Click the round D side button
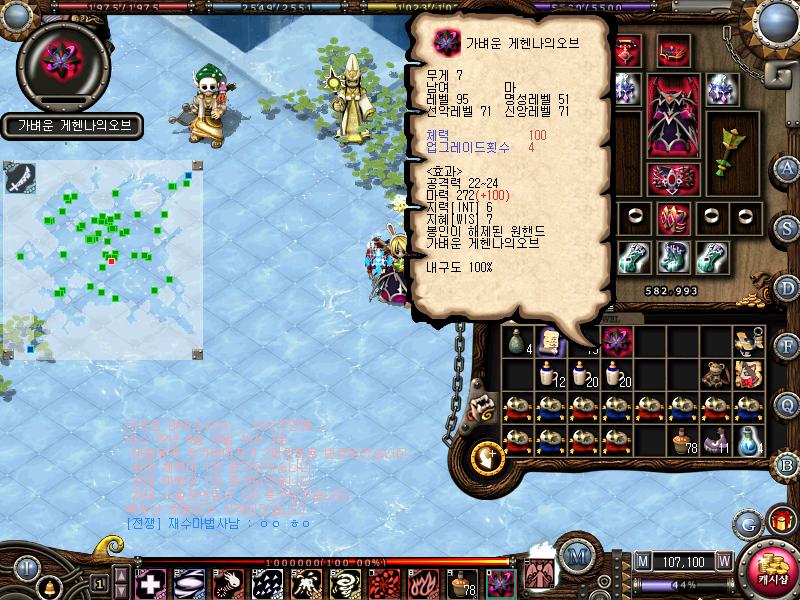This screenshot has width=800, height=600. pos(788,287)
